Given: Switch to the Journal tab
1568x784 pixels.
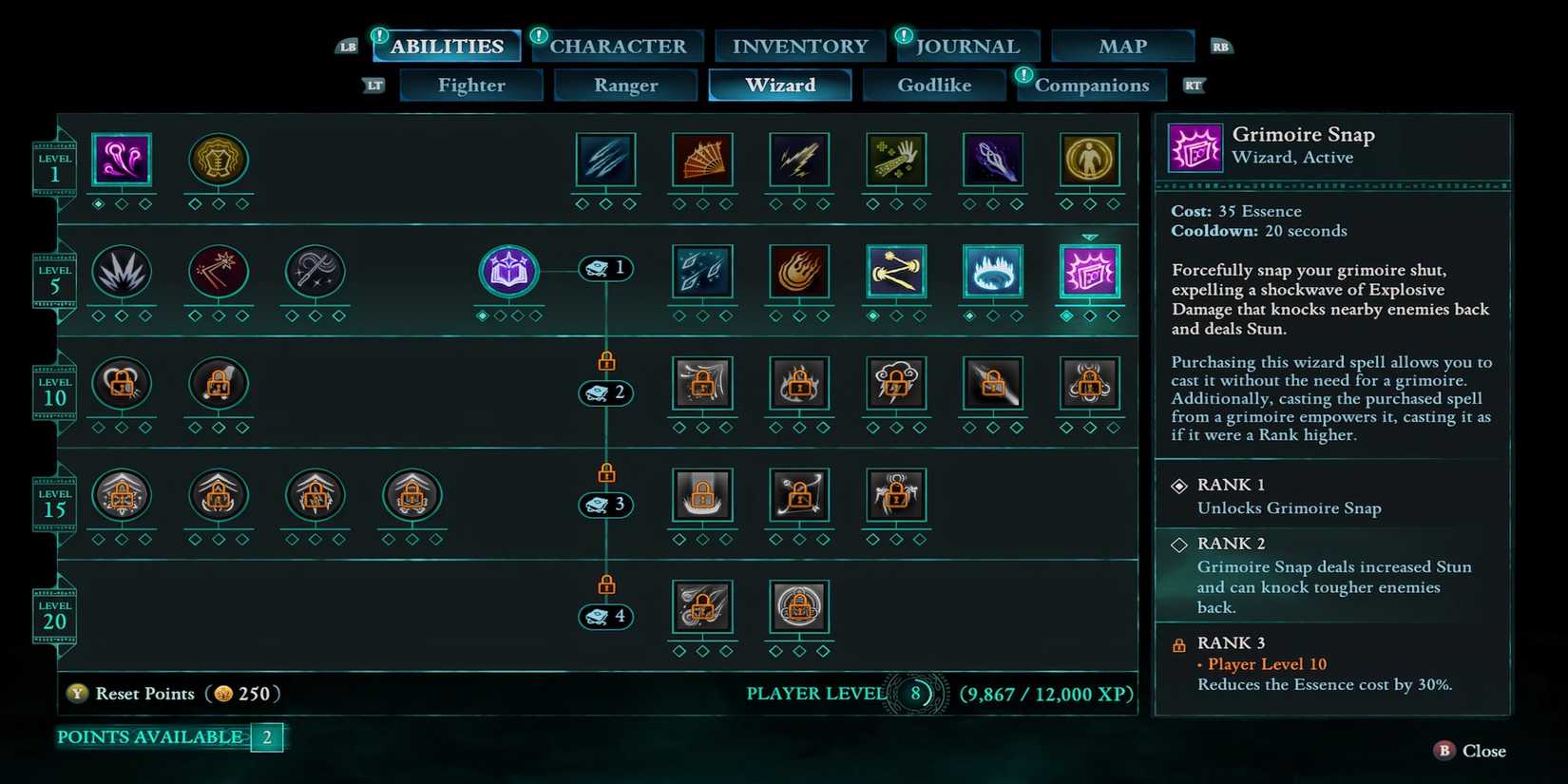Looking at the screenshot, I should [x=967, y=45].
